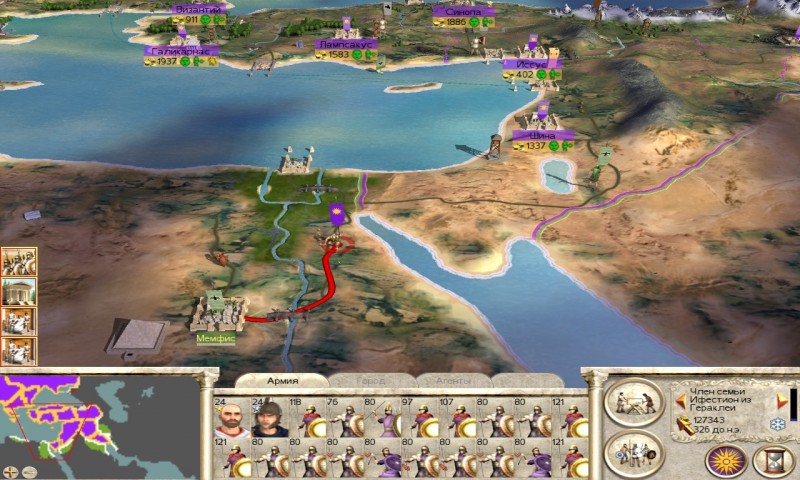The width and height of the screenshot is (800, 480).
Task: Open the Город tab
Action: click(x=371, y=381)
